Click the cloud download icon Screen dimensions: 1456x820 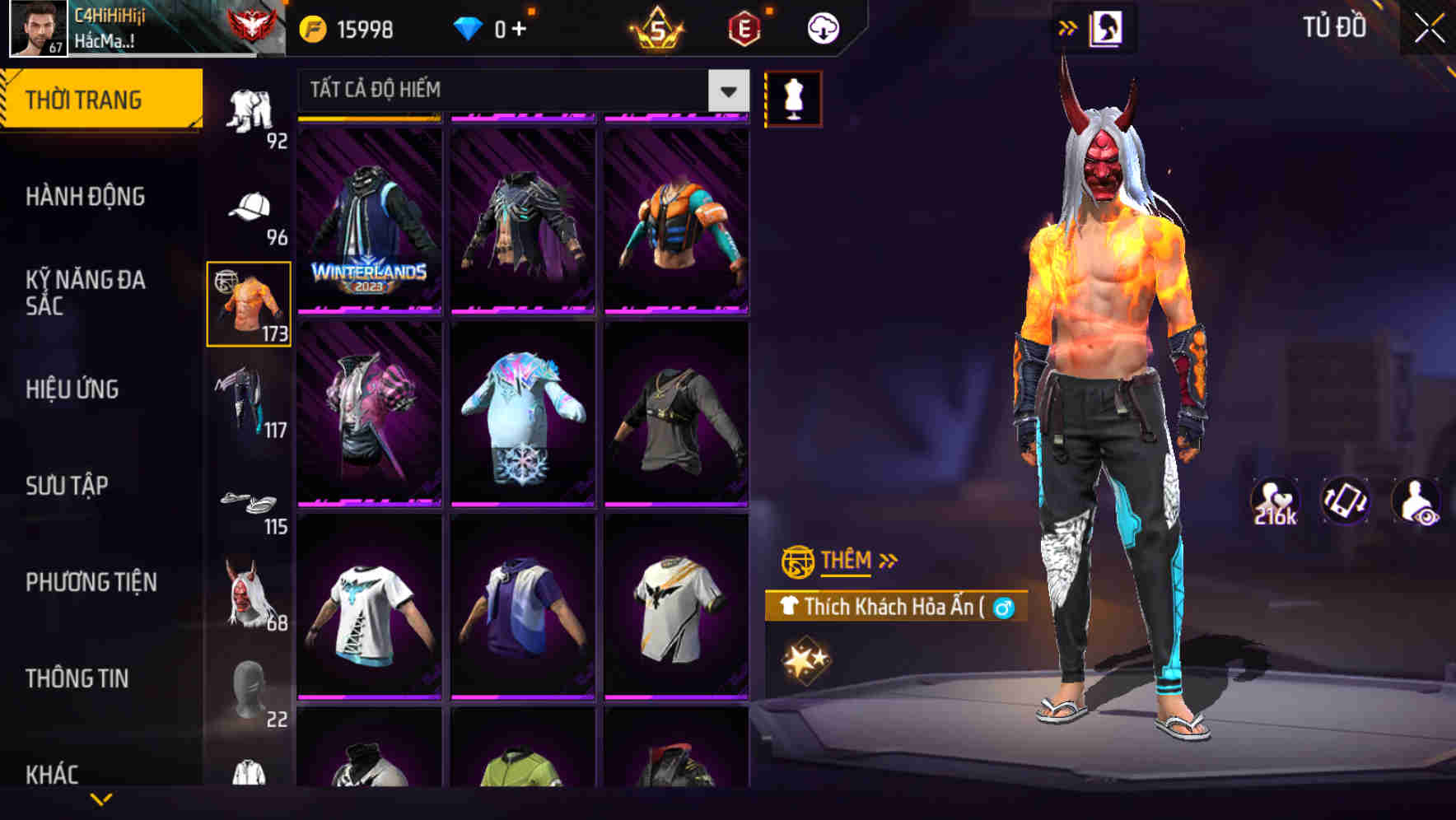point(821,26)
